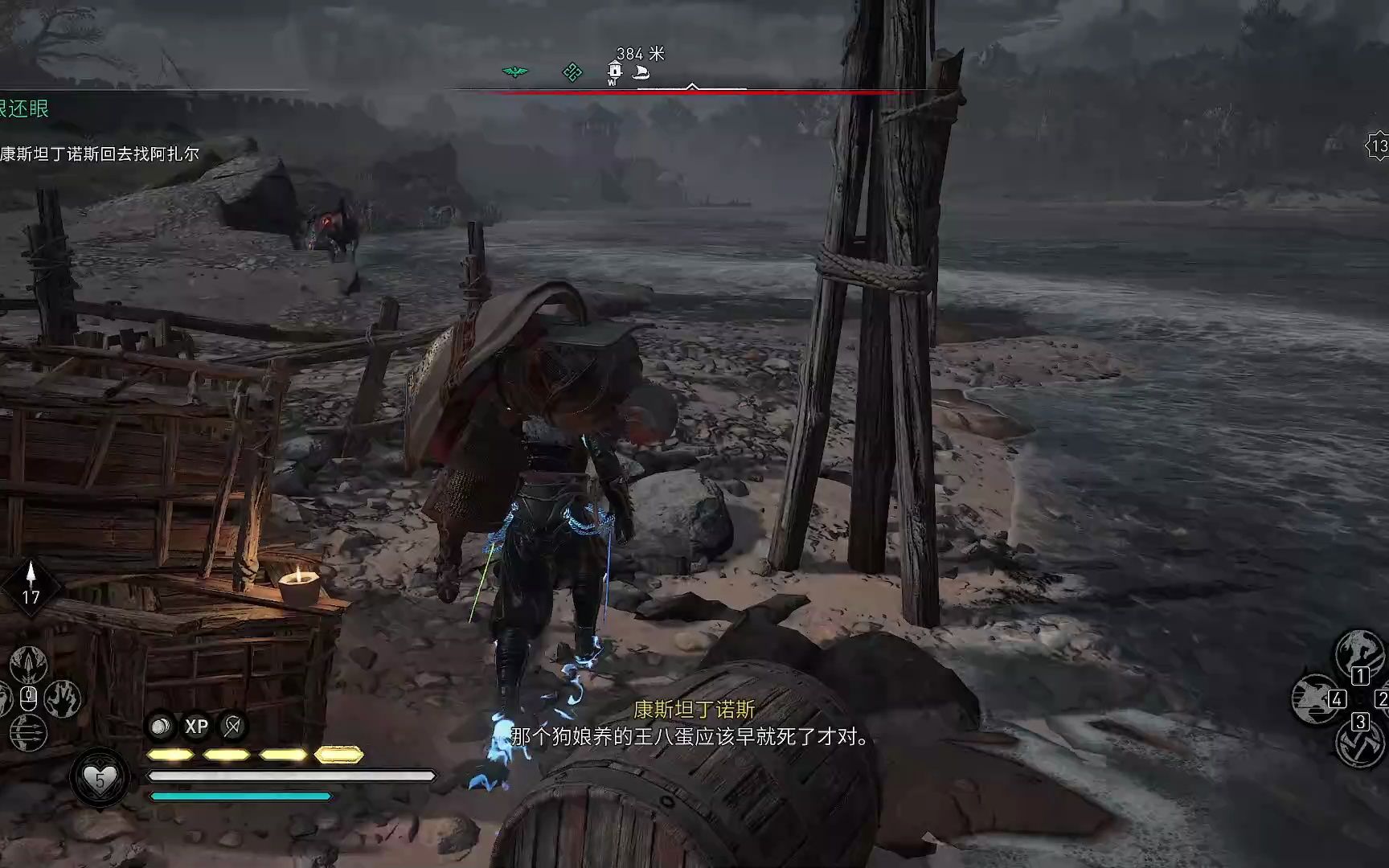1389x868 pixels.
Task: Toggle the mouse ability icon in the weapon wheel
Action: 29,698
